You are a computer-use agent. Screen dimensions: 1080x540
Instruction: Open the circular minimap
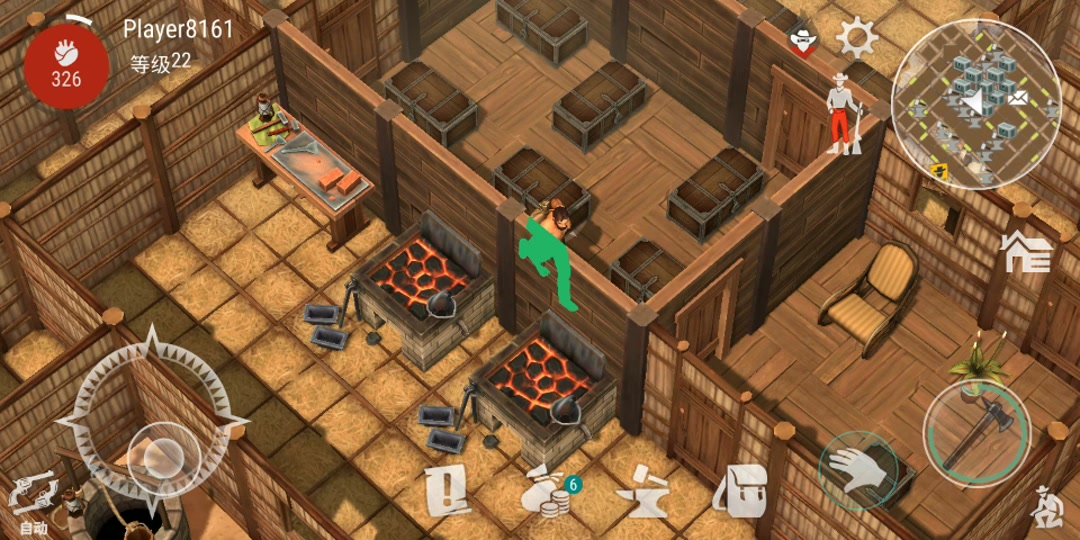click(x=975, y=104)
